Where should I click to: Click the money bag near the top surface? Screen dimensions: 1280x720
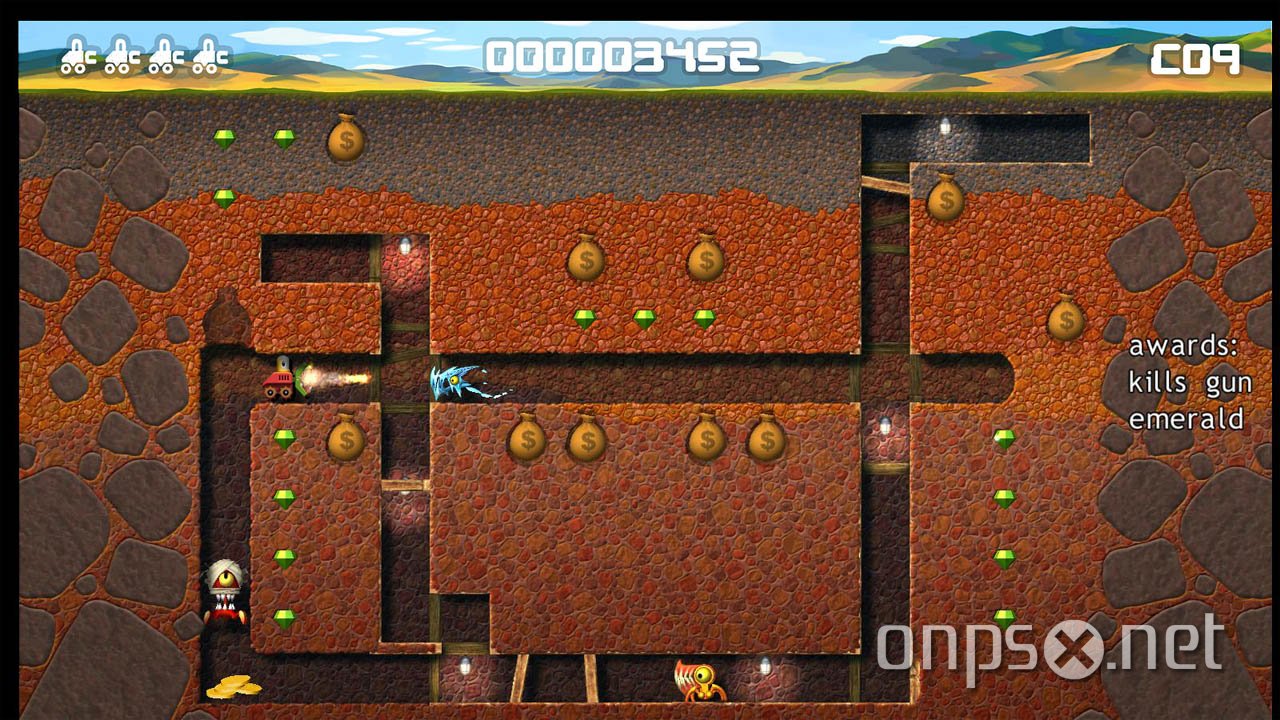[345, 140]
